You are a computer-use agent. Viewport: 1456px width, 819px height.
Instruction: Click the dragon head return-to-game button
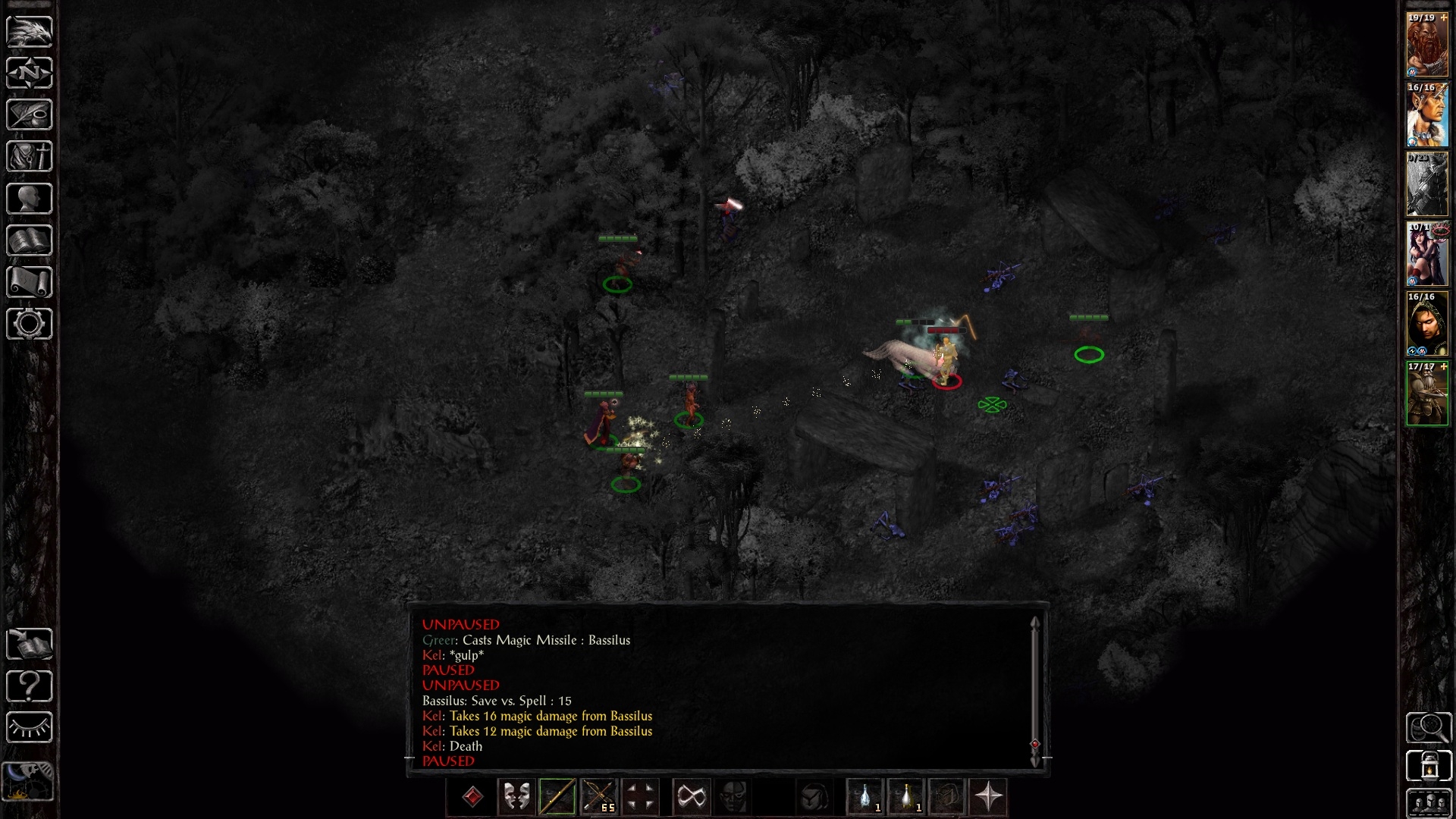pyautogui.click(x=30, y=32)
